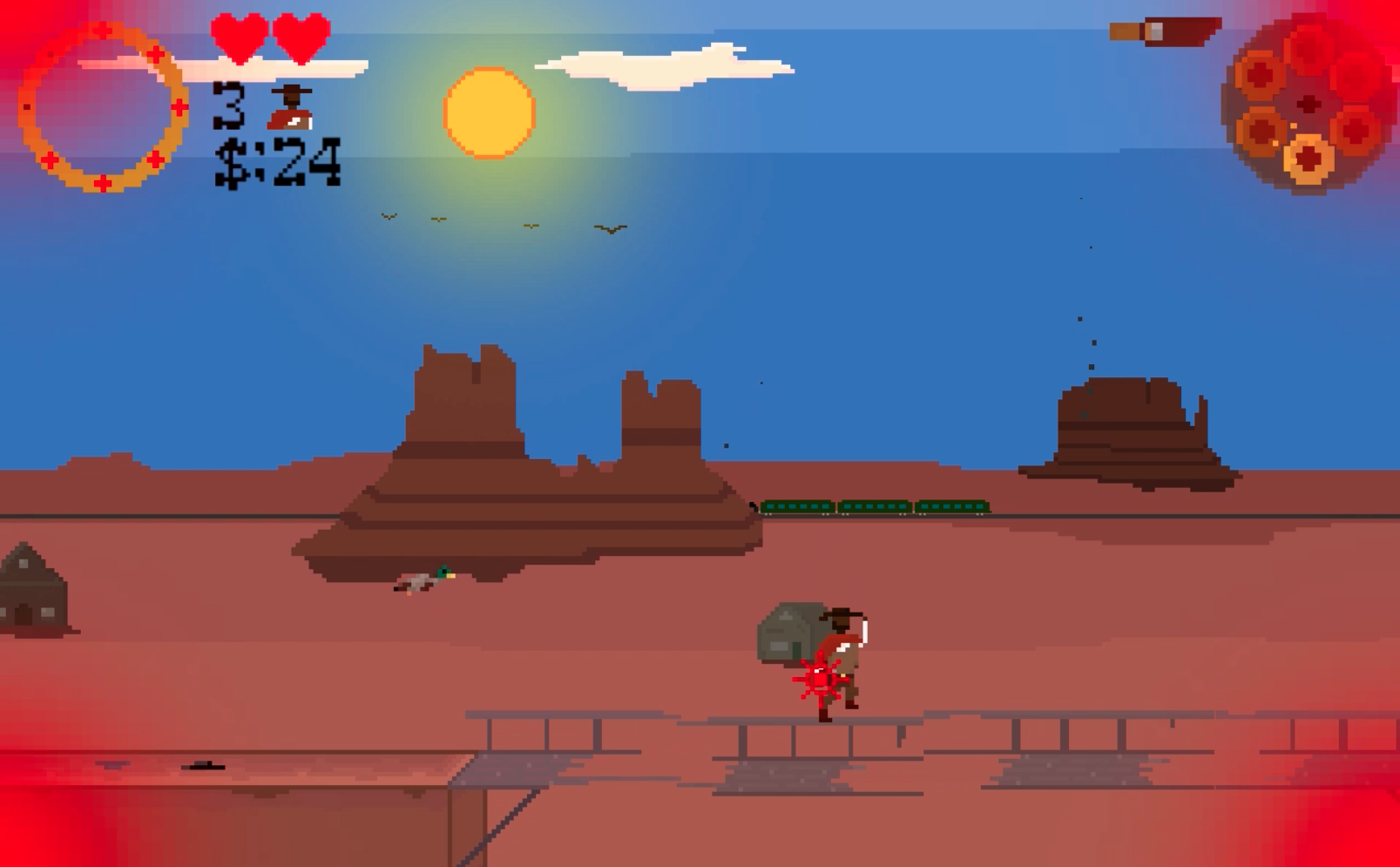The width and height of the screenshot is (1400, 867).
Task: Select the cowboy portrait next to the lives counter
Action: [x=290, y=110]
